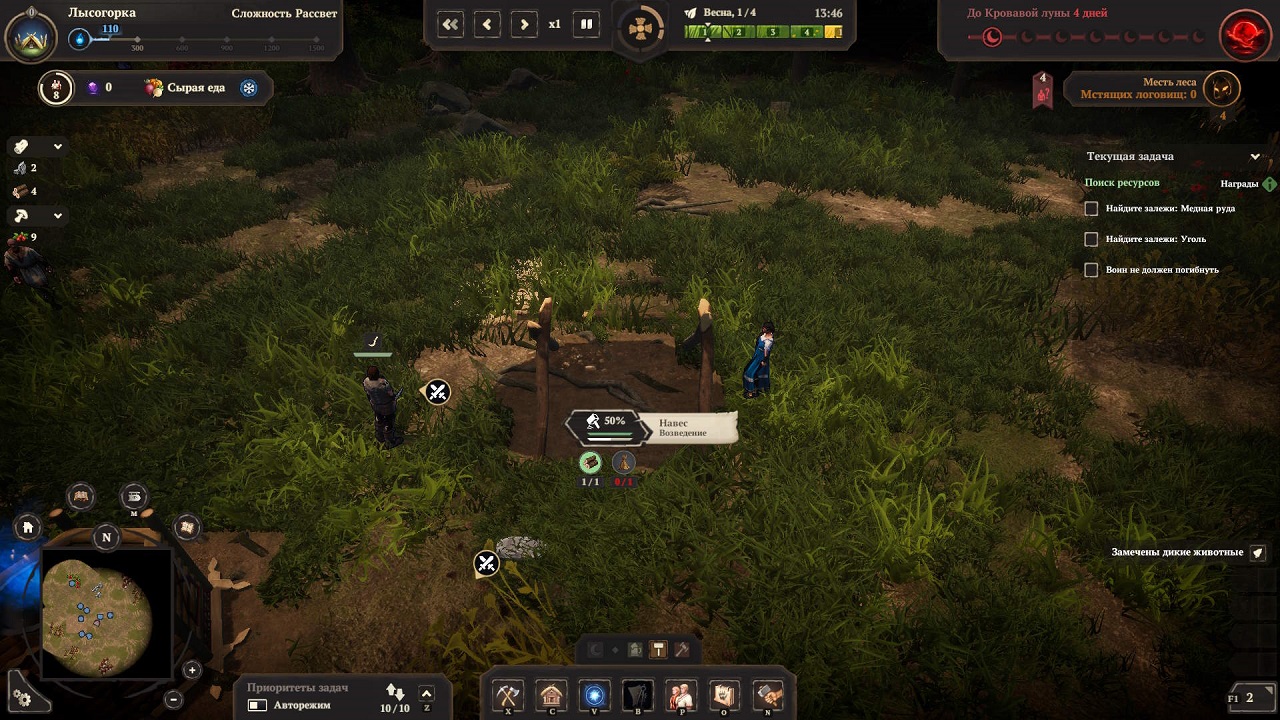1280x720 pixels.
Task: Center camera with the home icon
Action: point(28,527)
